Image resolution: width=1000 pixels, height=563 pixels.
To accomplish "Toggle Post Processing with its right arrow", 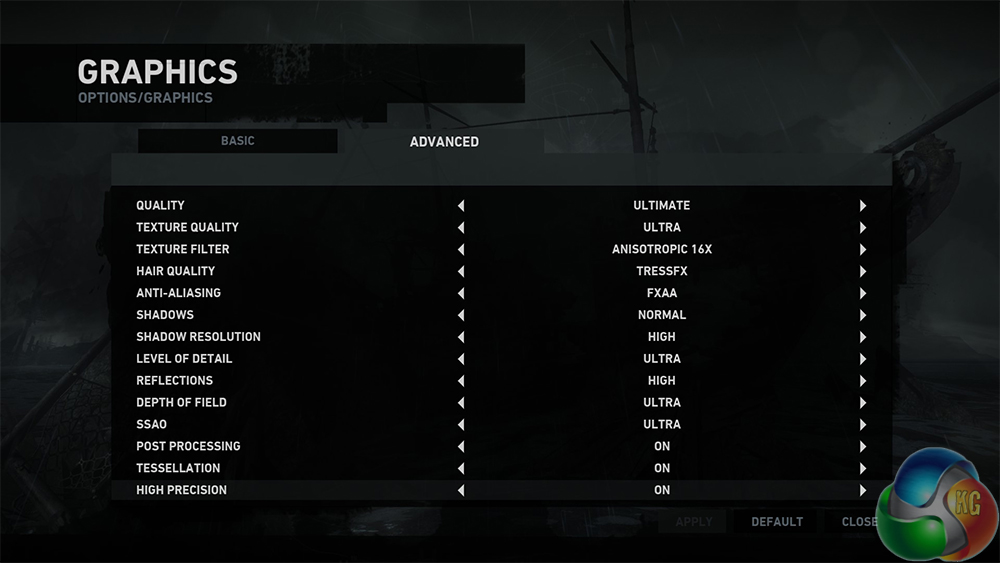I will [x=862, y=447].
